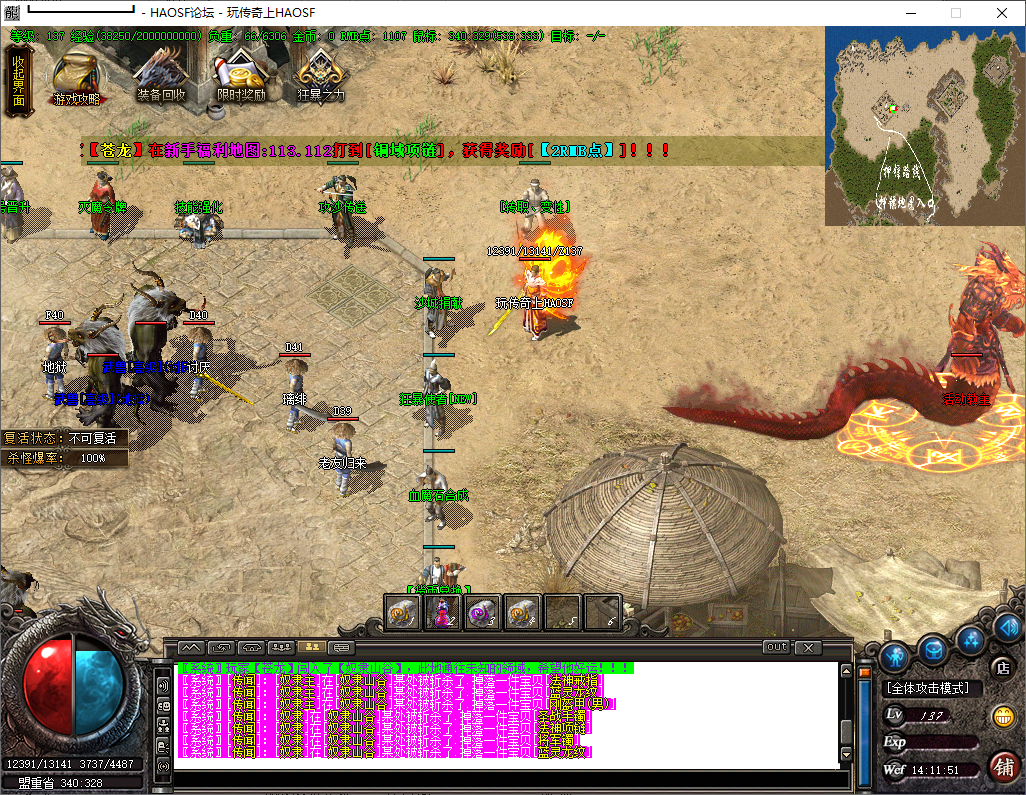Maximize the game window

point(955,13)
